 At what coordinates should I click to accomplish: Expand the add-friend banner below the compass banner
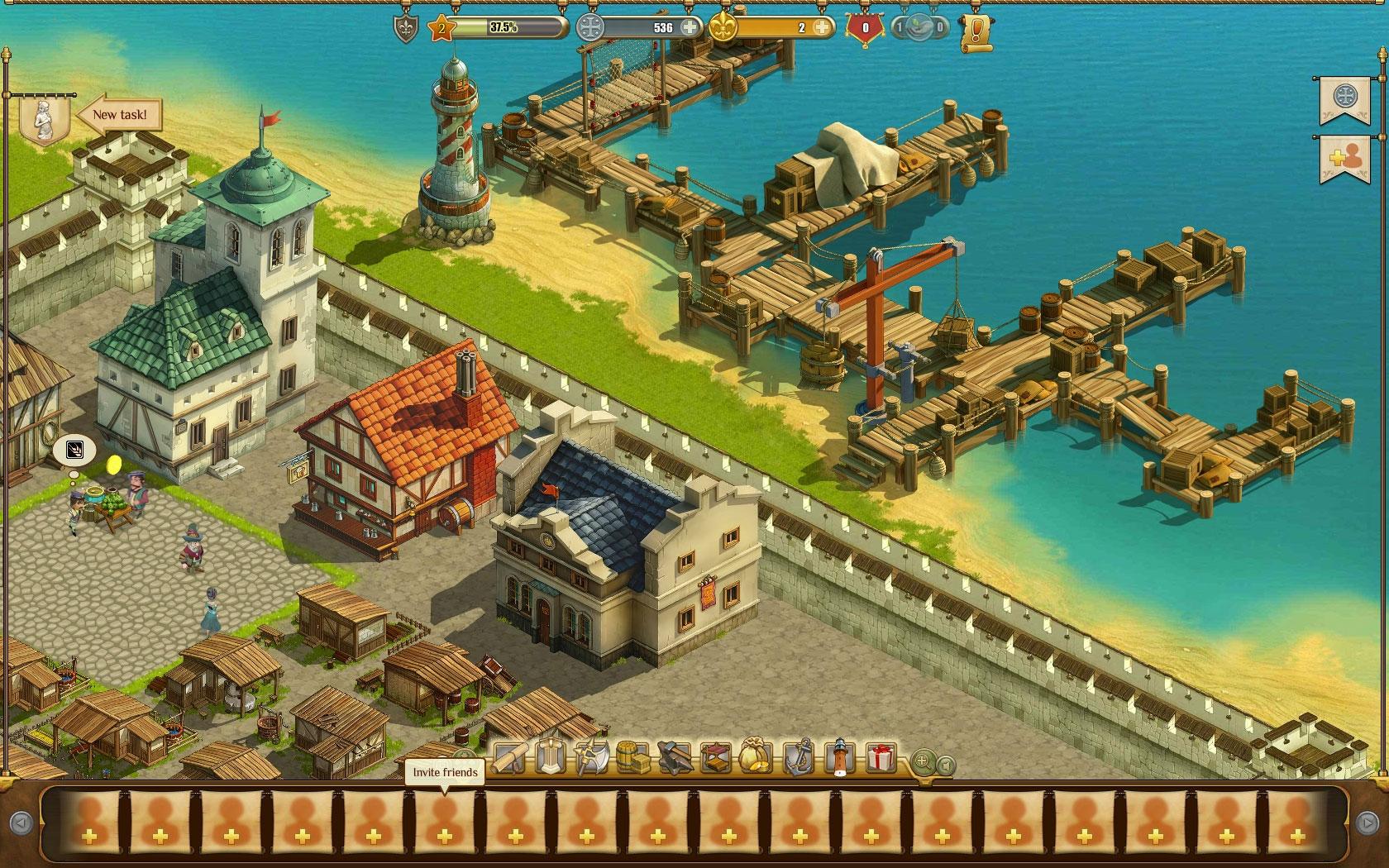(1344, 158)
